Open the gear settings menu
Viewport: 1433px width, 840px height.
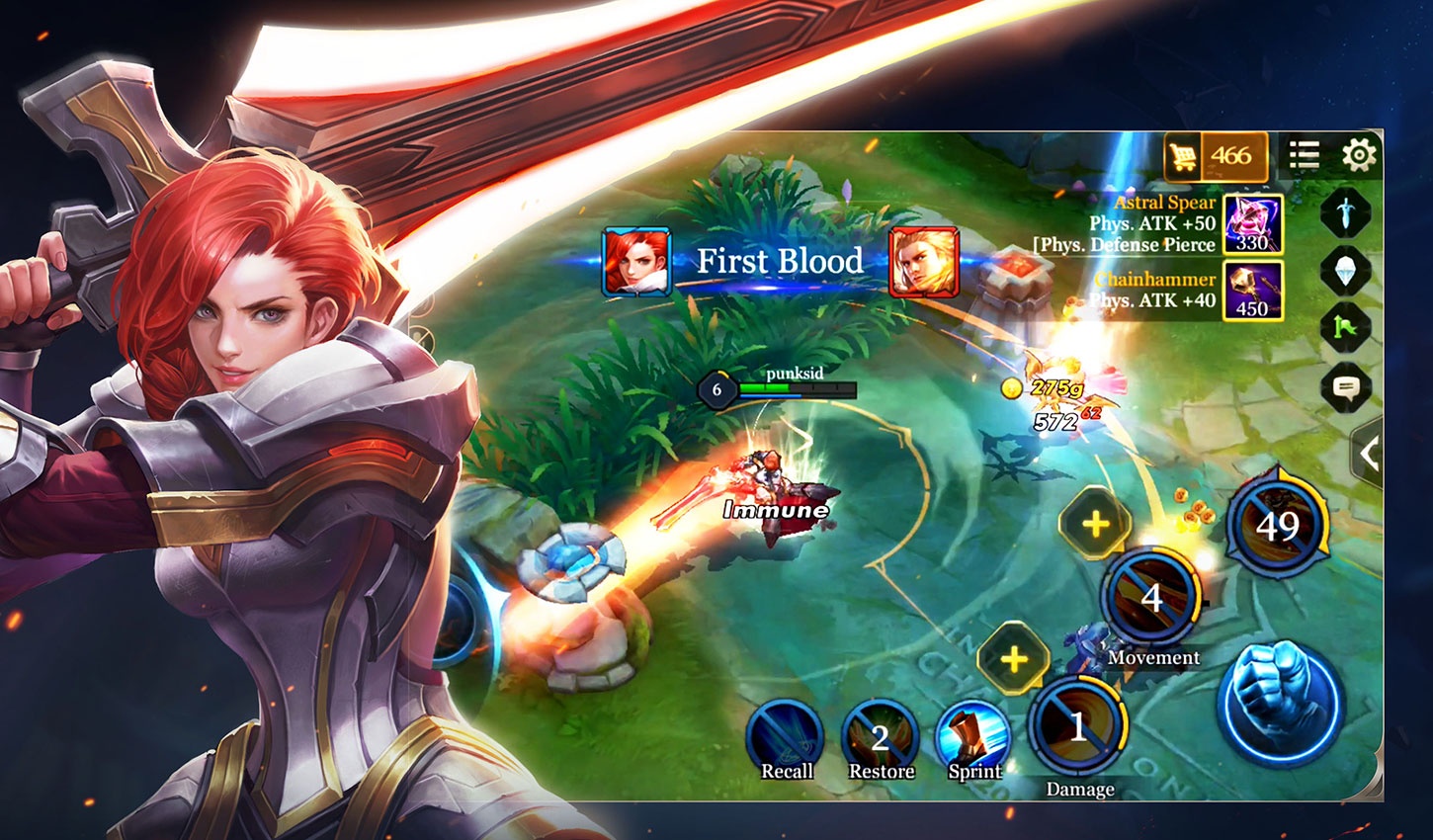pos(1360,155)
